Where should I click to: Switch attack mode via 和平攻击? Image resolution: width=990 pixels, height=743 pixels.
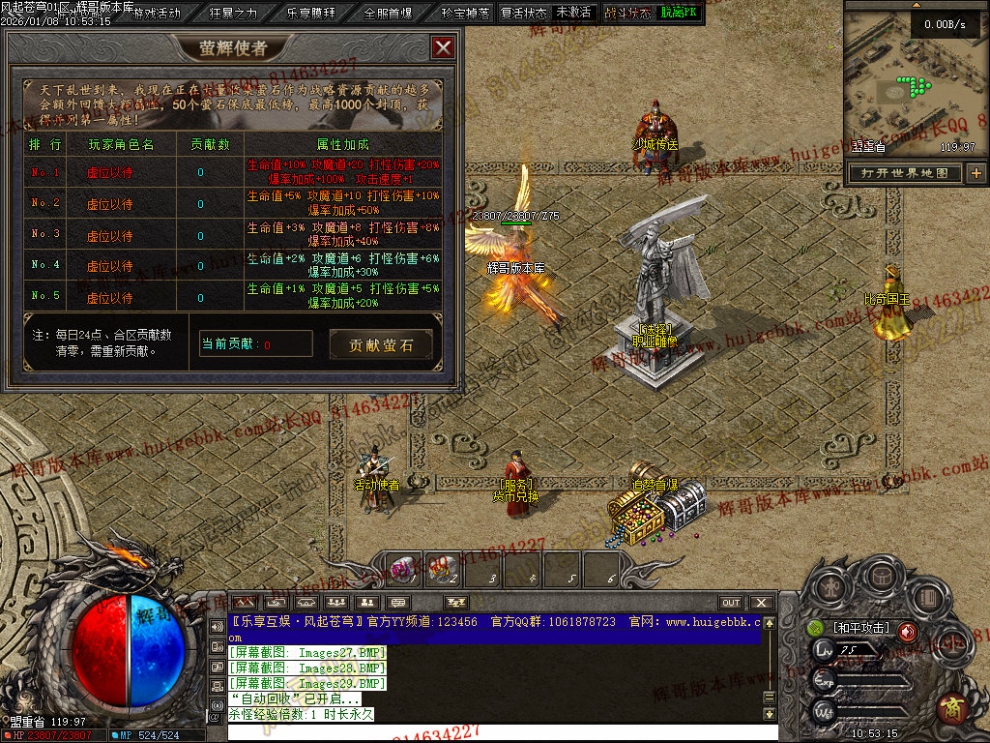point(861,629)
